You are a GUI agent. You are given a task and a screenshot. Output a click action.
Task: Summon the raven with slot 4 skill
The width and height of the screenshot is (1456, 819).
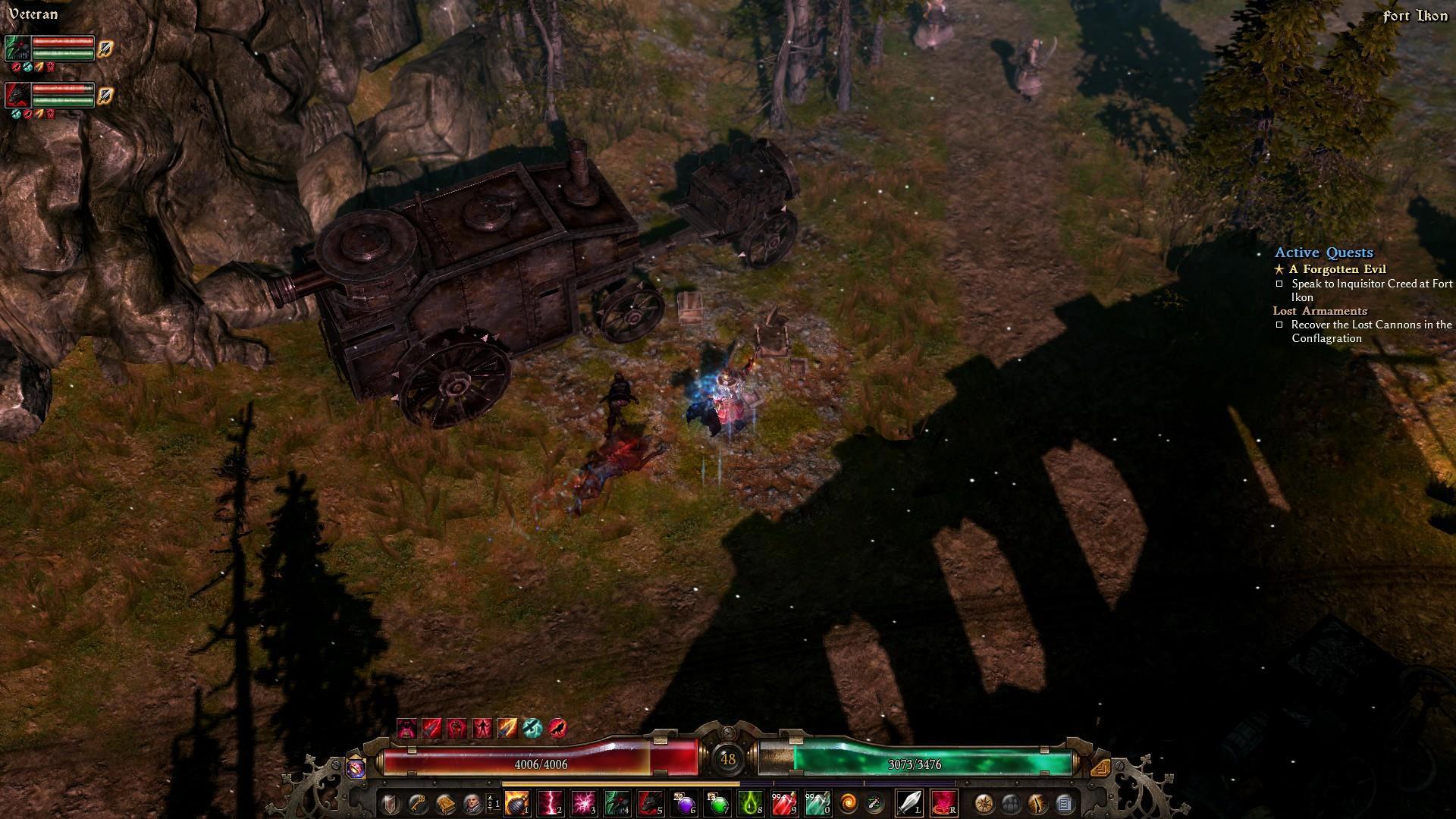(x=617, y=802)
